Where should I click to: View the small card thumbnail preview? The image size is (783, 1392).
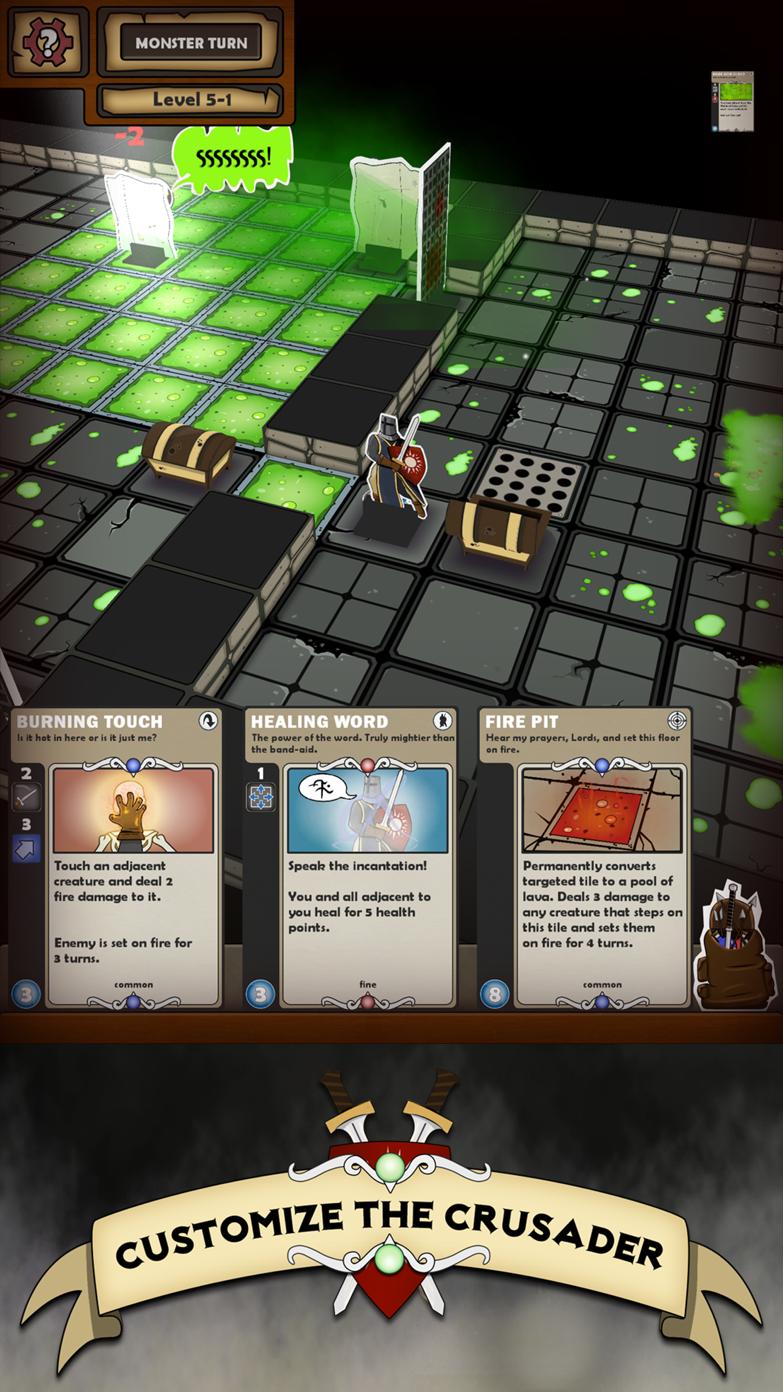tap(732, 102)
